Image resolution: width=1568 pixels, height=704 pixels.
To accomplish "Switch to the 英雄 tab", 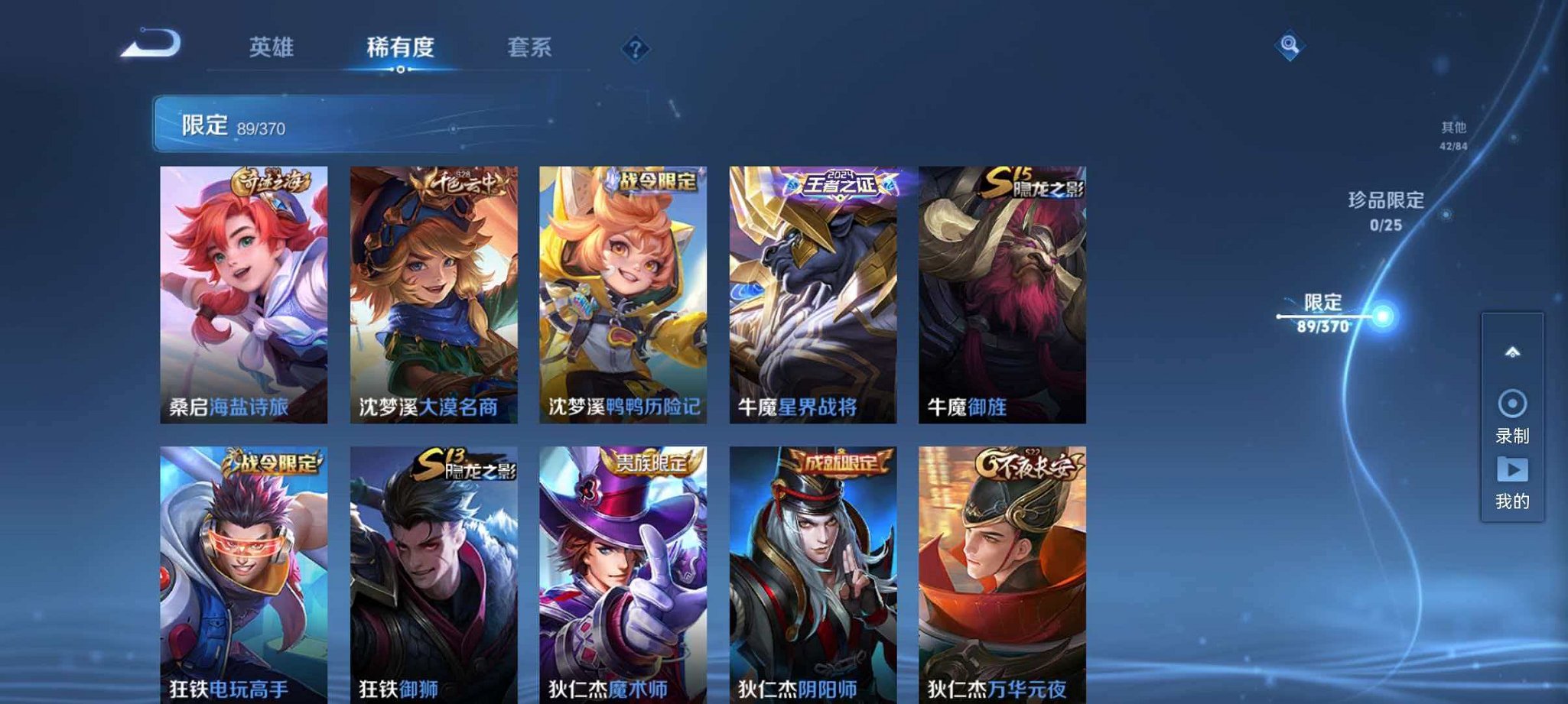I will tap(271, 47).
